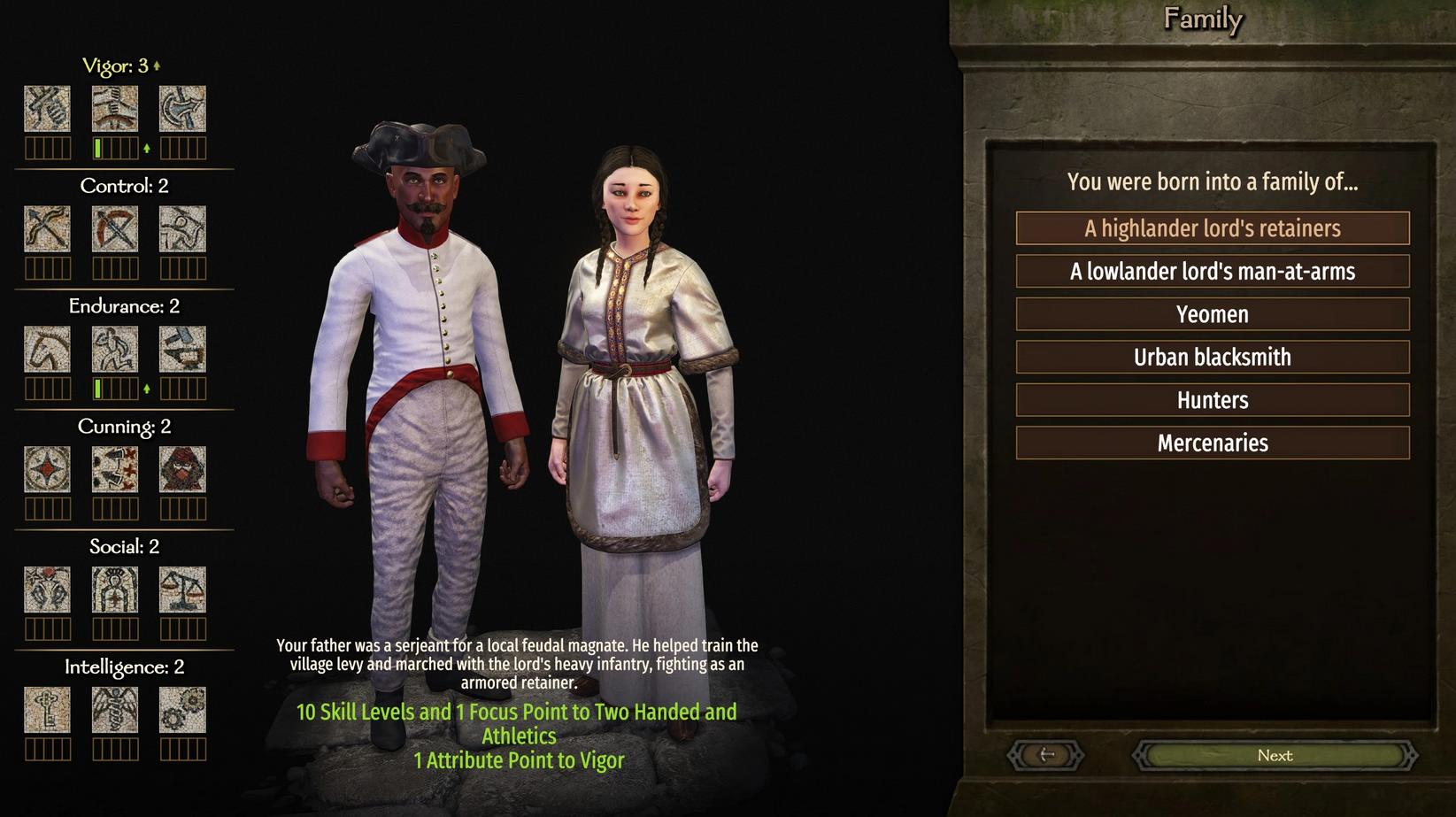Click the Roguery hooded figure skill icon
Image resolution: width=1456 pixels, height=817 pixels.
pos(182,470)
